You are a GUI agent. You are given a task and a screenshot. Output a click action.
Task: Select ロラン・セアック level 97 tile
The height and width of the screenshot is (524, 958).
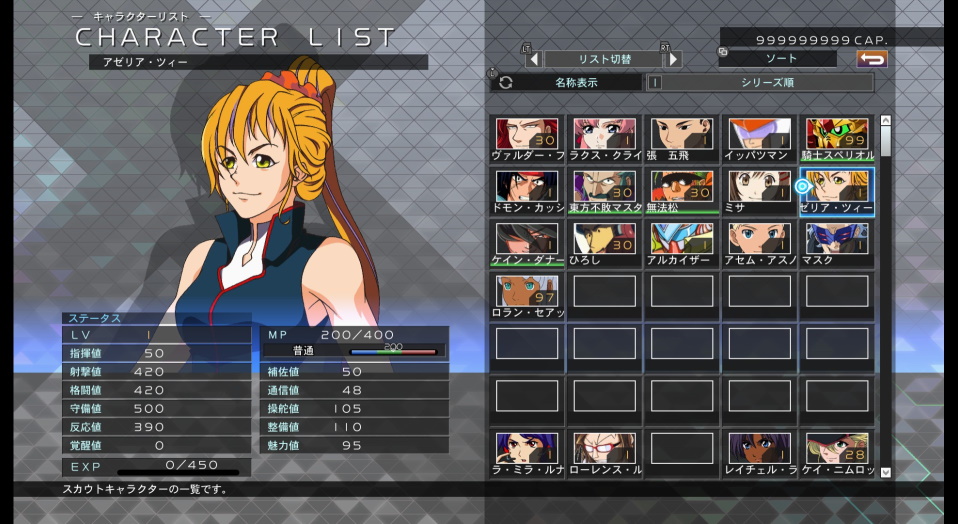[527, 294]
